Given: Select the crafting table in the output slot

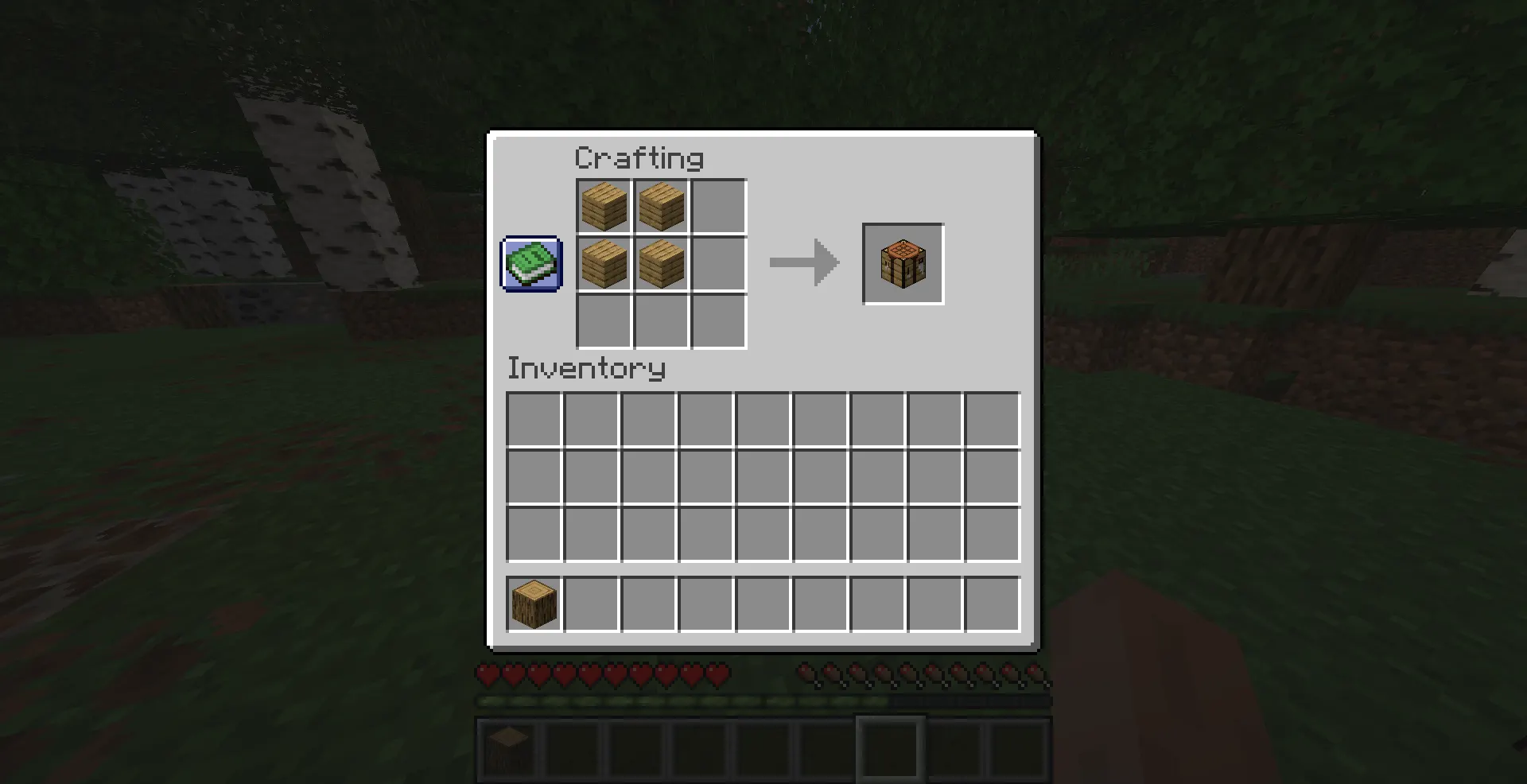Looking at the screenshot, I should point(903,263).
